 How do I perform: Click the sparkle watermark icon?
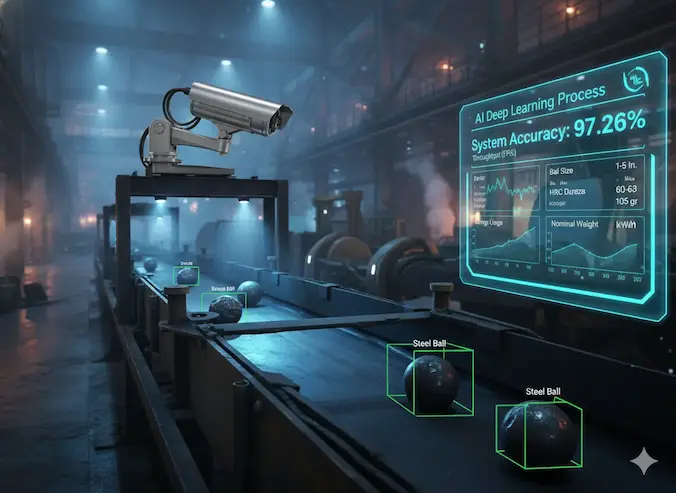click(645, 462)
